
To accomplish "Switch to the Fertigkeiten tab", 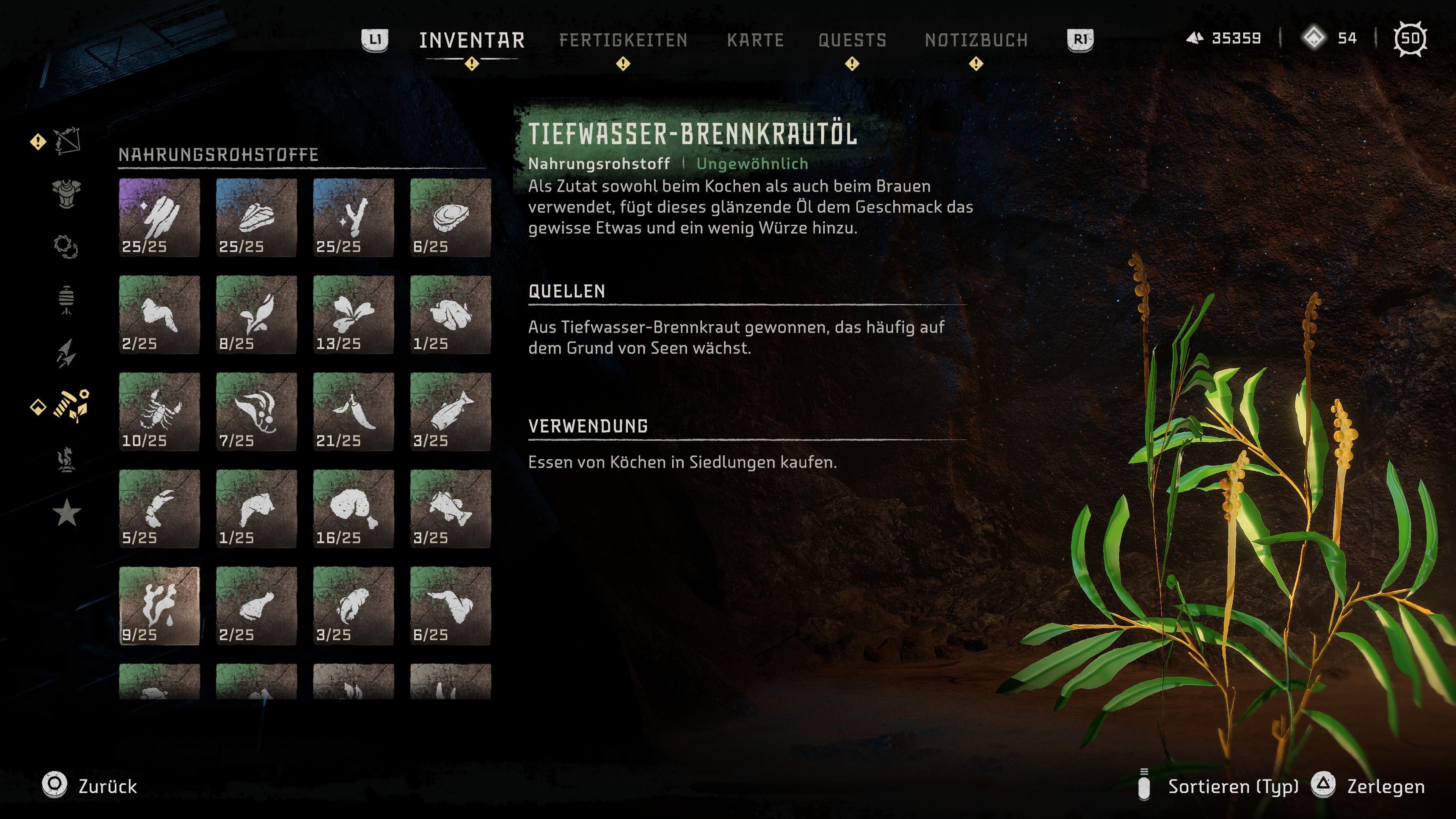I will (623, 40).
